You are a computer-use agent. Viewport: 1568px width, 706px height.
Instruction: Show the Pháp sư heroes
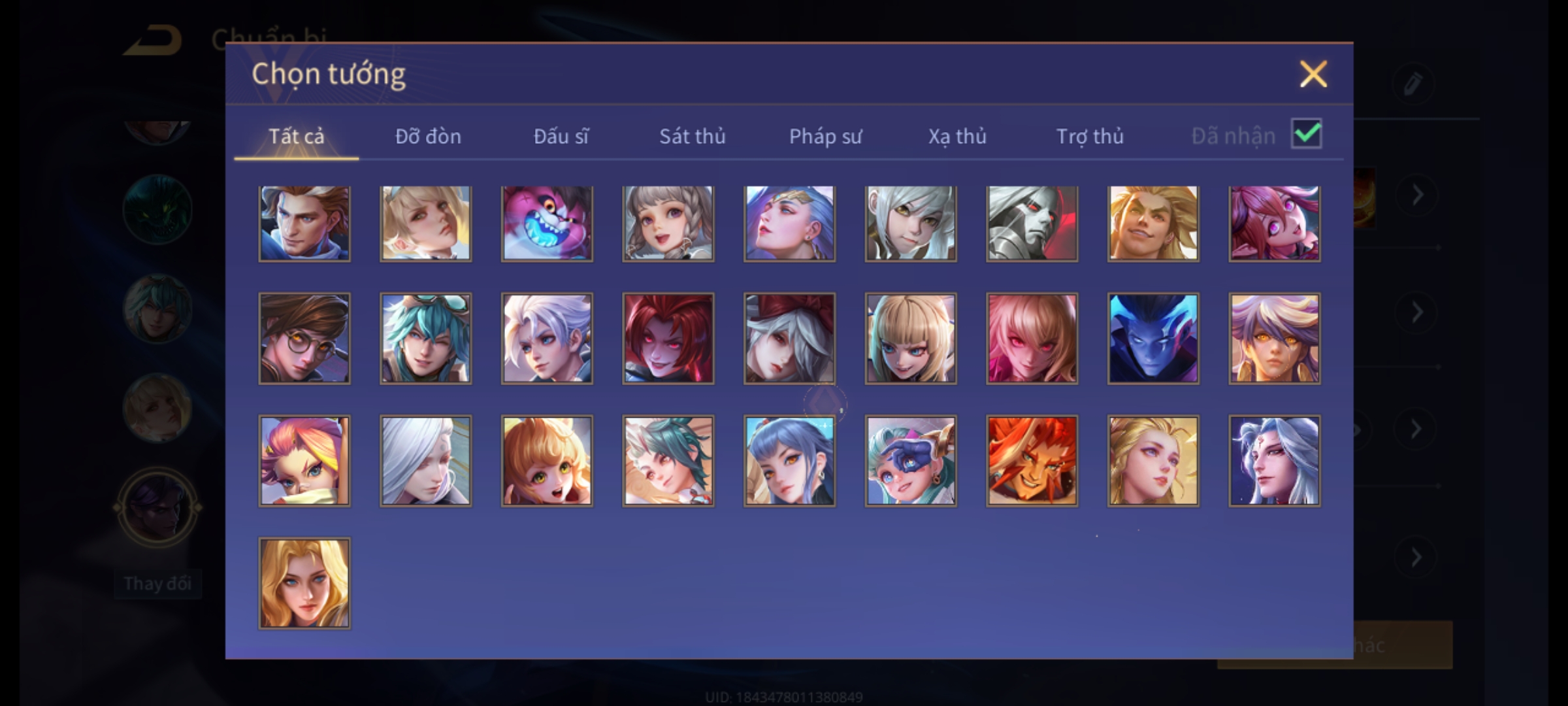825,136
